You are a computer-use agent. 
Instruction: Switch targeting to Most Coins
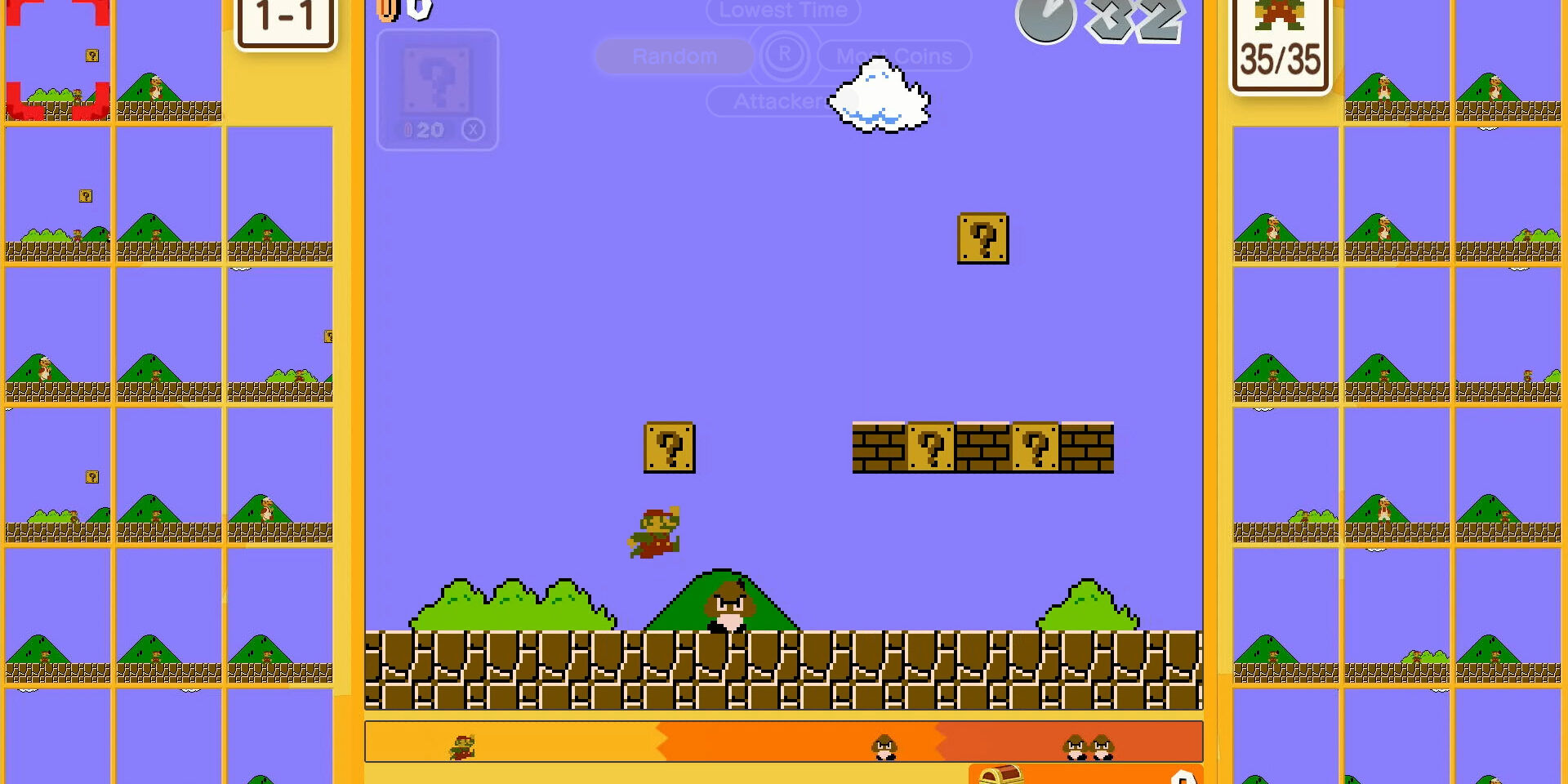pos(894,56)
